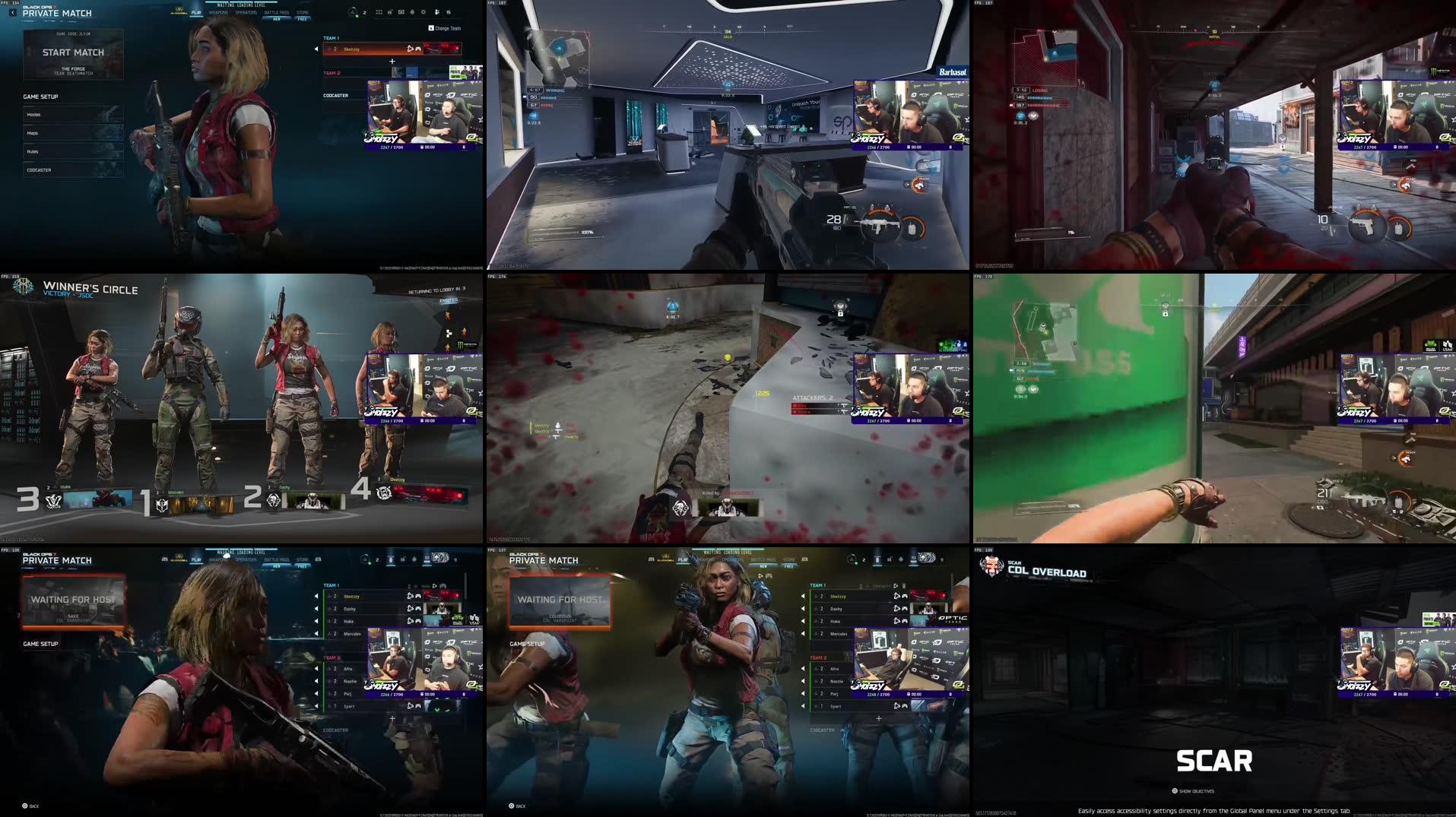Switch to the Weapons tab
Image resolution: width=1456 pixels, height=817 pixels.
coord(219,13)
